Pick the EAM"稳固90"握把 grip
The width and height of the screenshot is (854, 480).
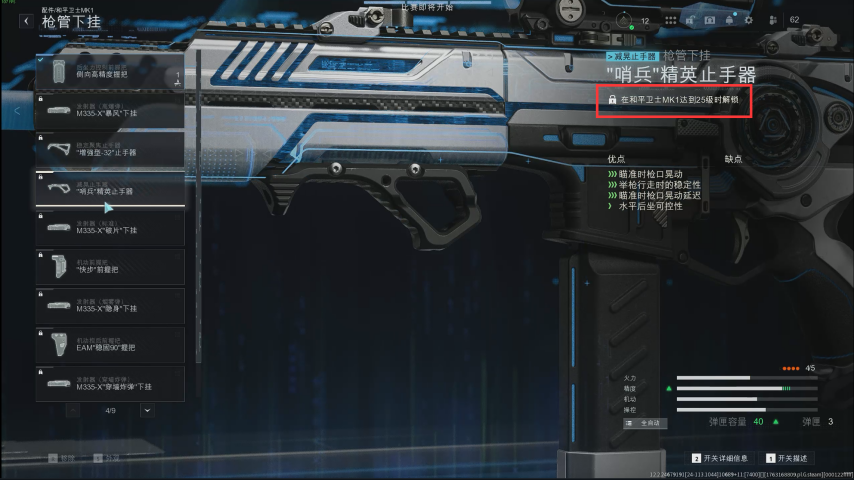point(110,344)
